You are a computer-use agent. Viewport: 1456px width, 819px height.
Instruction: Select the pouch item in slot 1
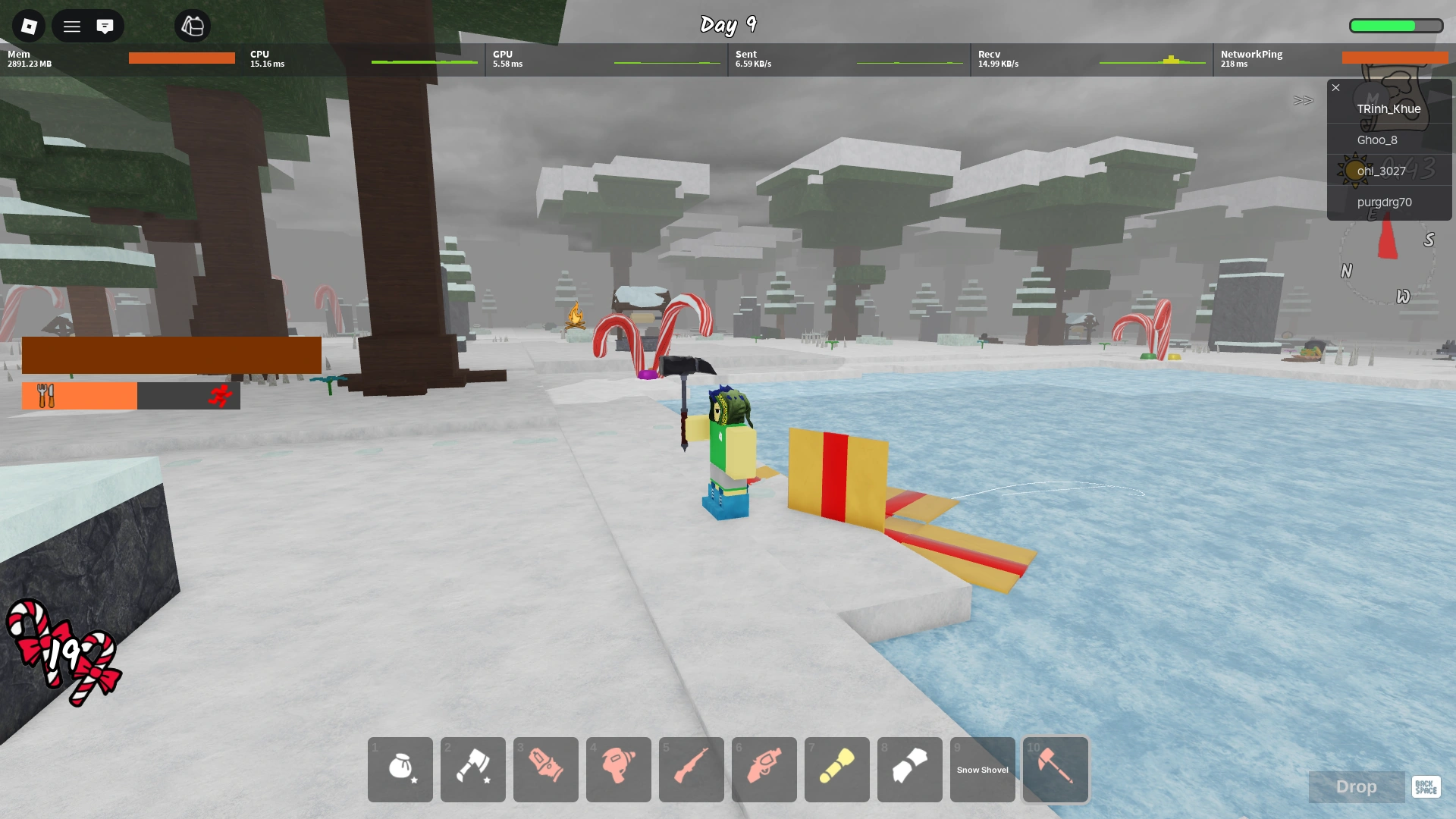click(x=400, y=770)
